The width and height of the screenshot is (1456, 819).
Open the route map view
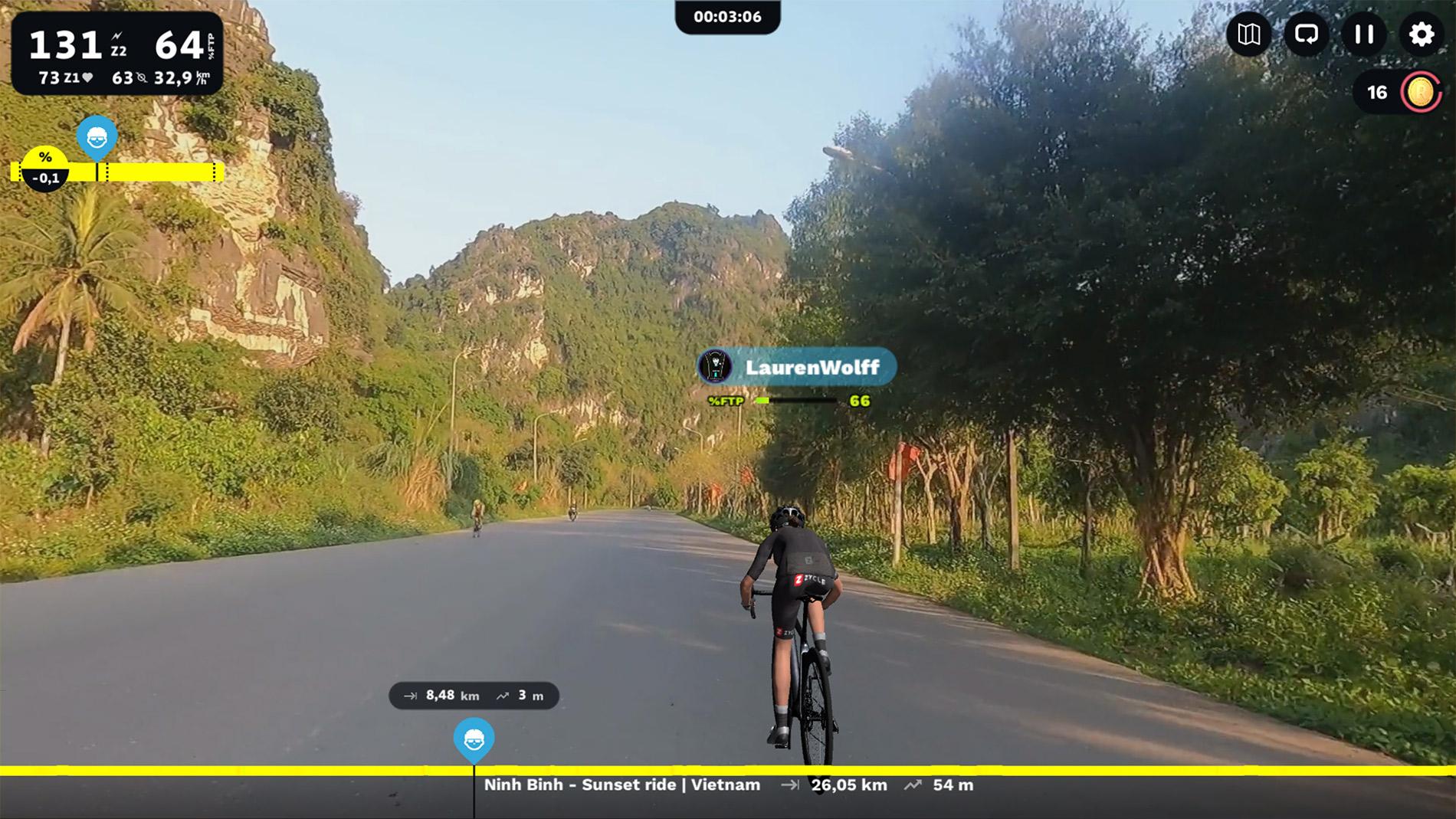click(1251, 34)
